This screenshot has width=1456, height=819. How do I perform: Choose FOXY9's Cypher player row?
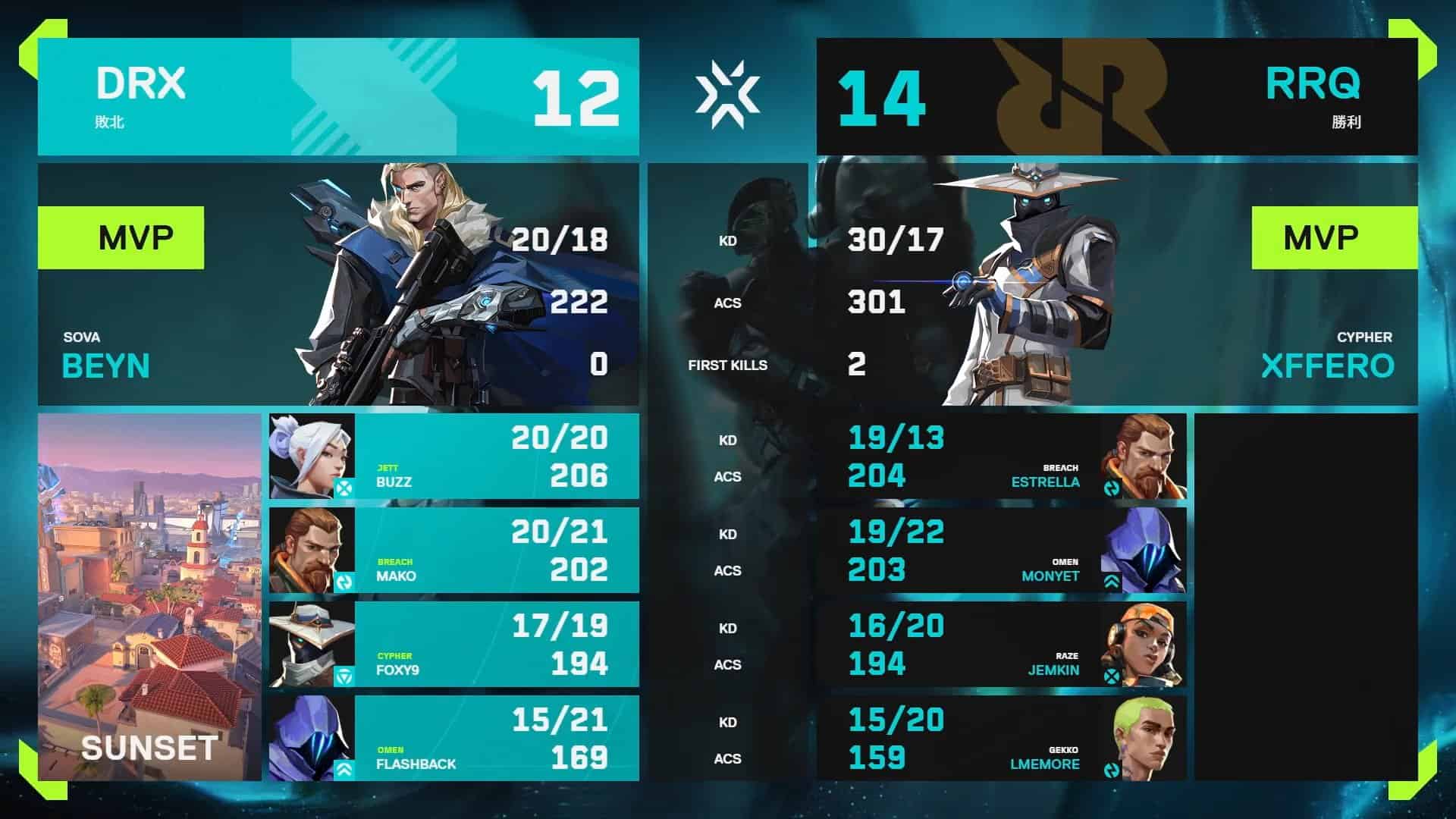point(453,645)
